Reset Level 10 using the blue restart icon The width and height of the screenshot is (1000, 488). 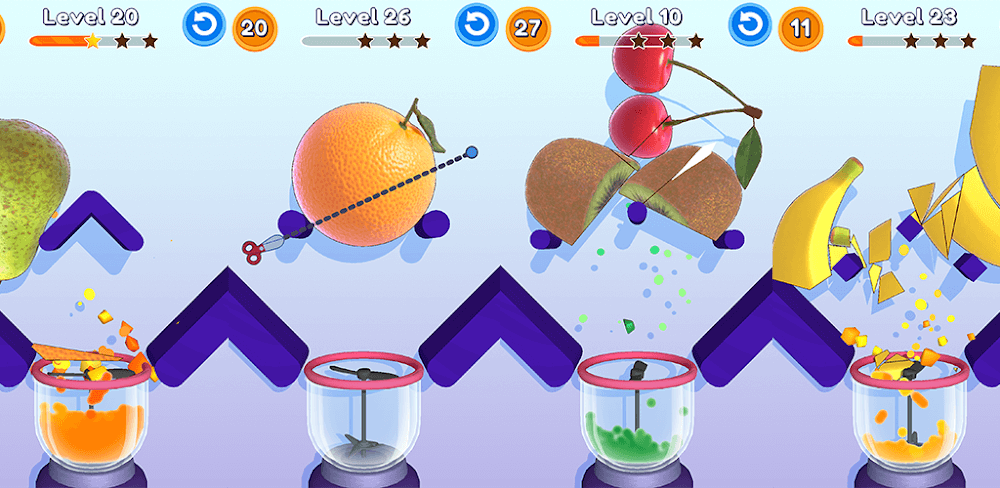click(x=750, y=26)
